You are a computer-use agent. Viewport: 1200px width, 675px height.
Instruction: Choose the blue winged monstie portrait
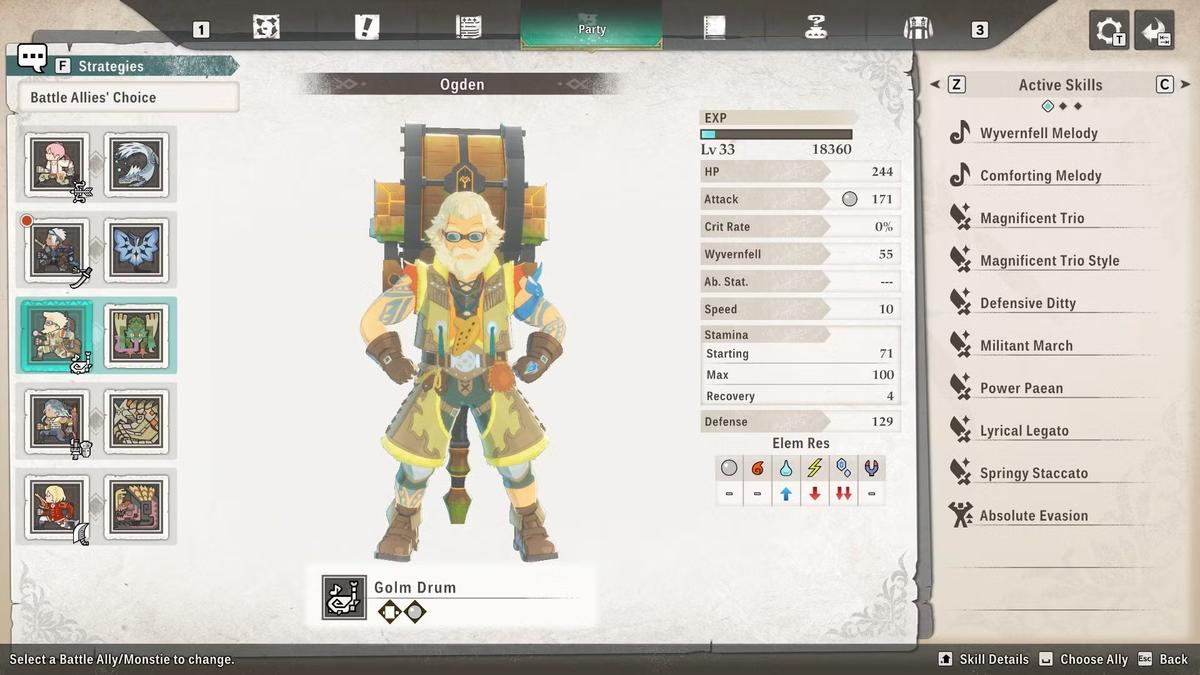click(136, 248)
